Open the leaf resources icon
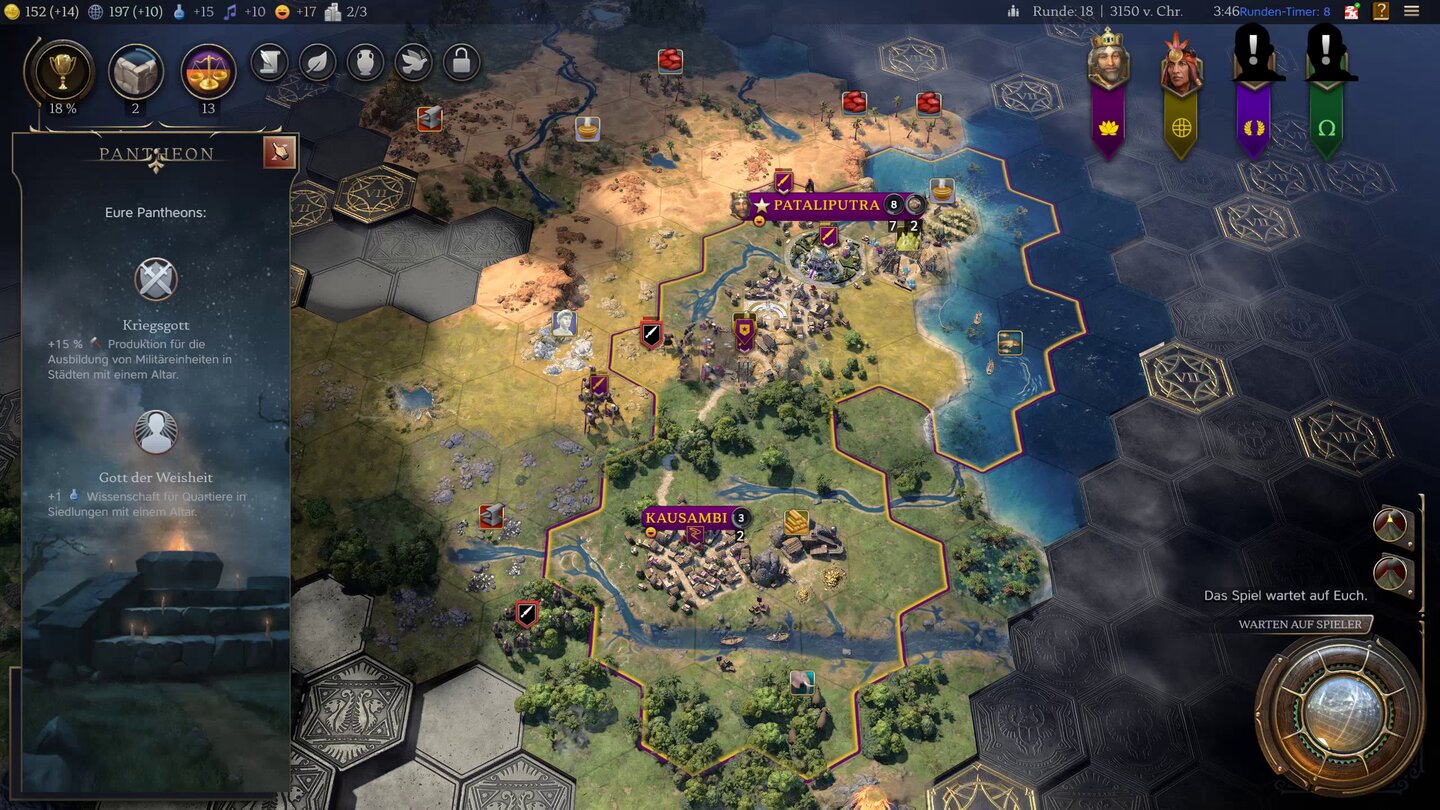Viewport: 1440px width, 810px height. tap(317, 62)
